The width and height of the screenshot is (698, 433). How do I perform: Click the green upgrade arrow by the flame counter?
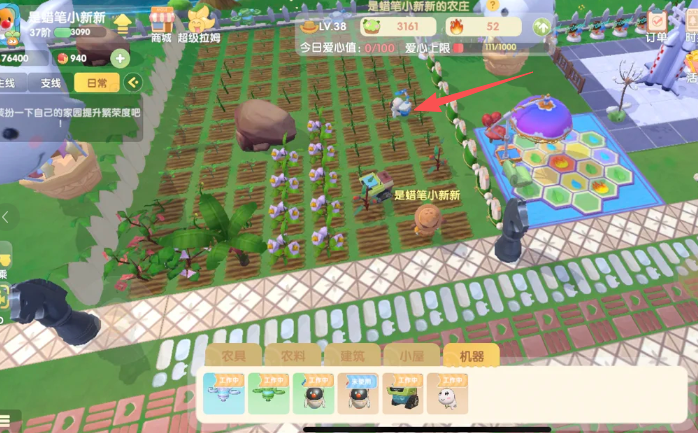click(x=542, y=26)
